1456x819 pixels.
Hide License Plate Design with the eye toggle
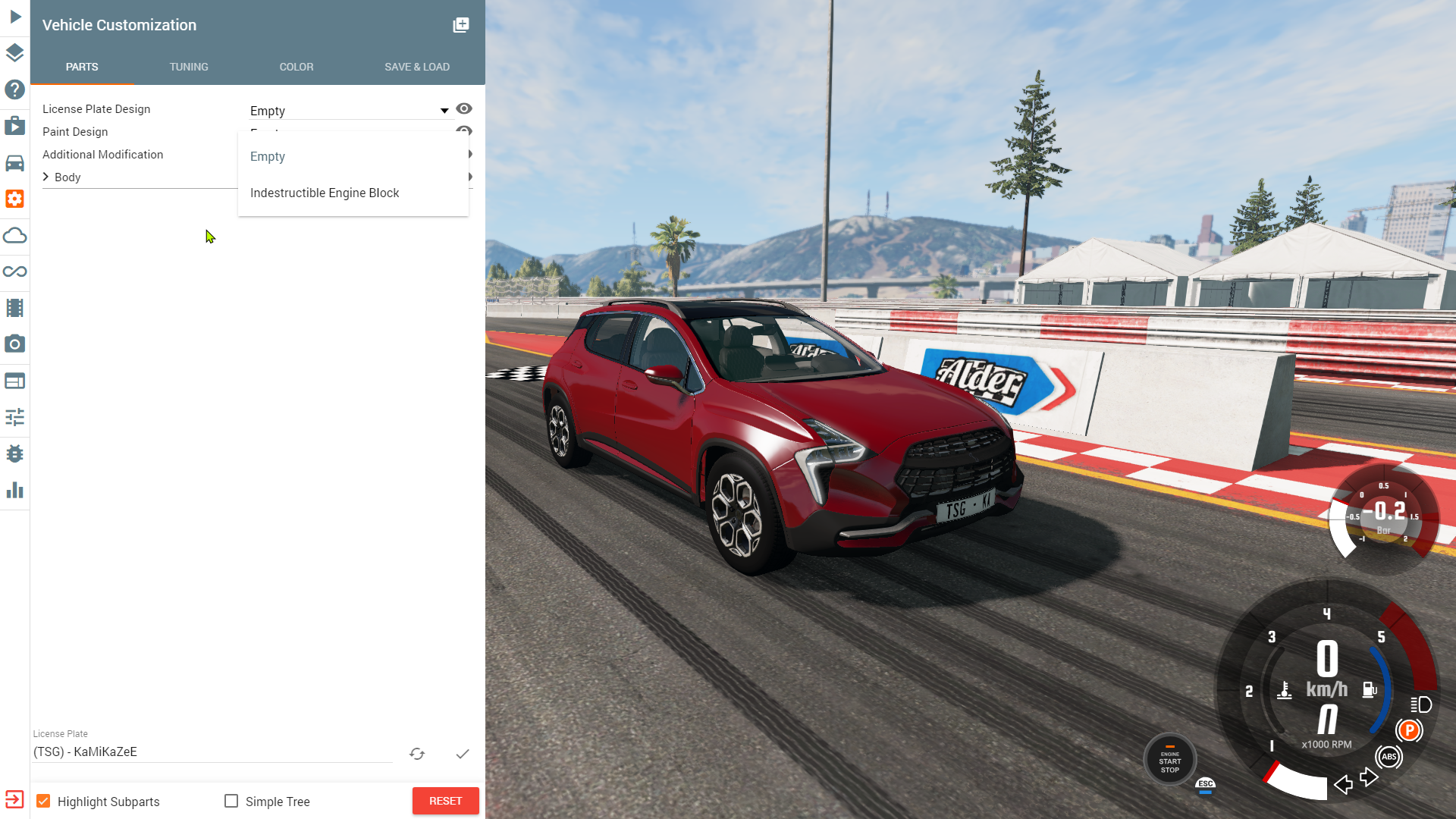[464, 108]
